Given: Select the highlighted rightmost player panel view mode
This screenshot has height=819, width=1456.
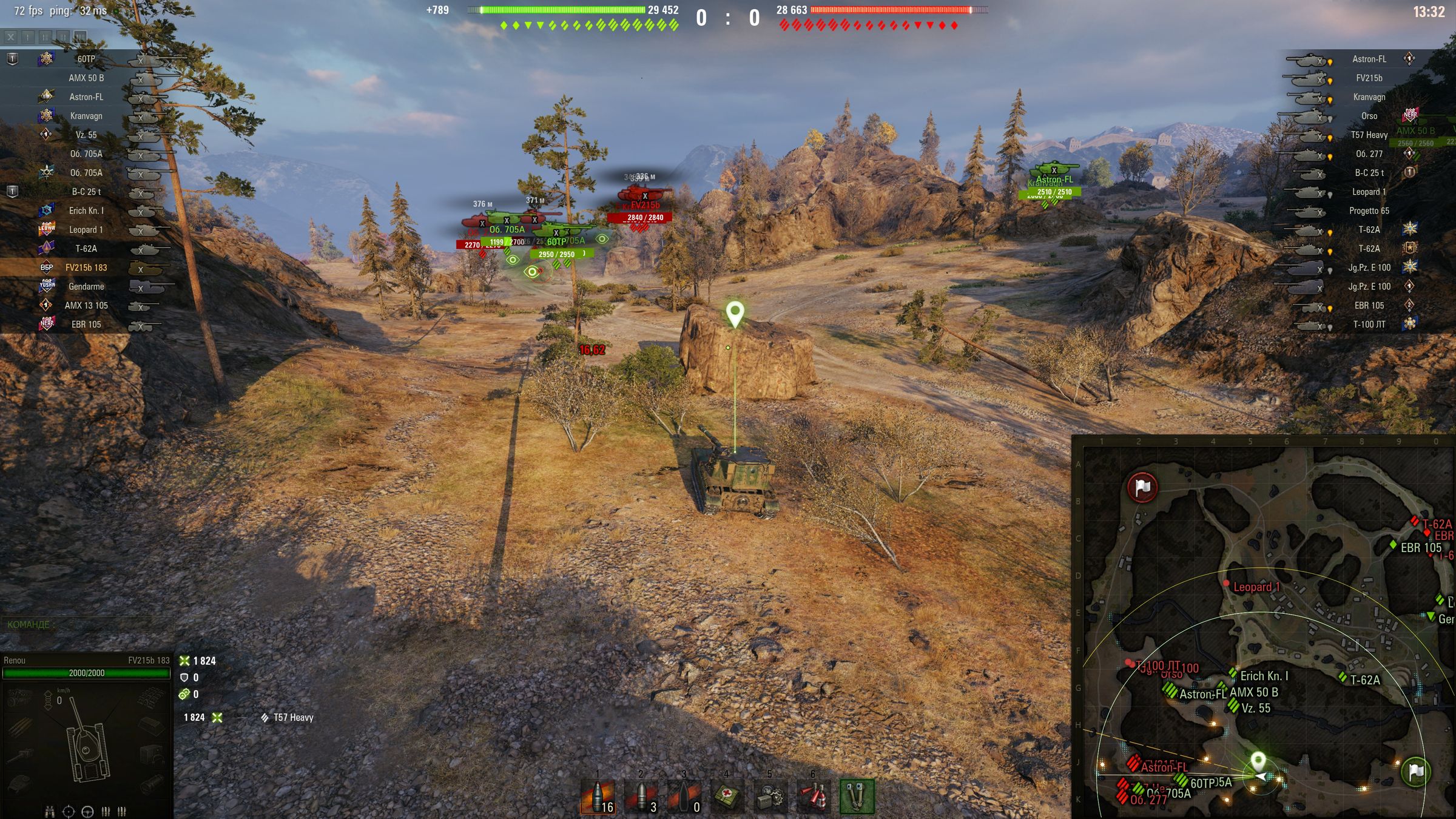Looking at the screenshot, I should tap(80, 37).
